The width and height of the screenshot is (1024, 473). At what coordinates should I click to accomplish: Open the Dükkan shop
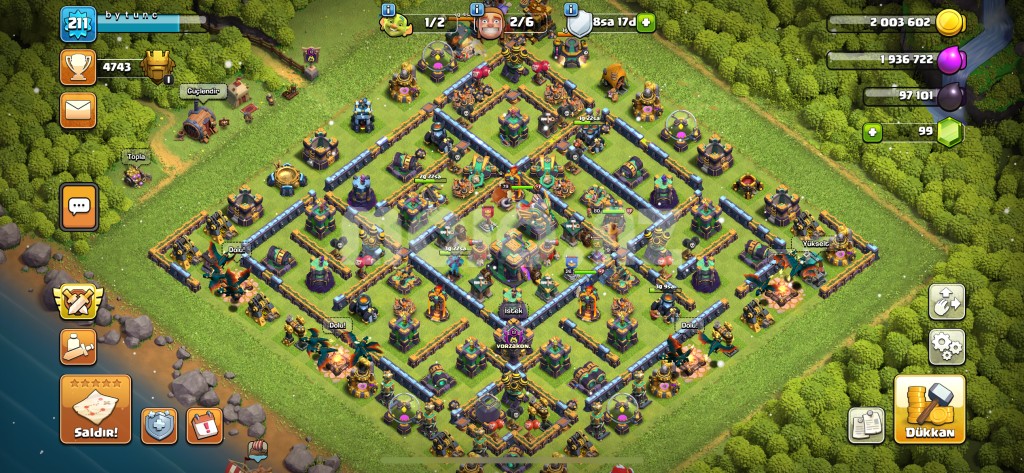pyautogui.click(x=929, y=410)
